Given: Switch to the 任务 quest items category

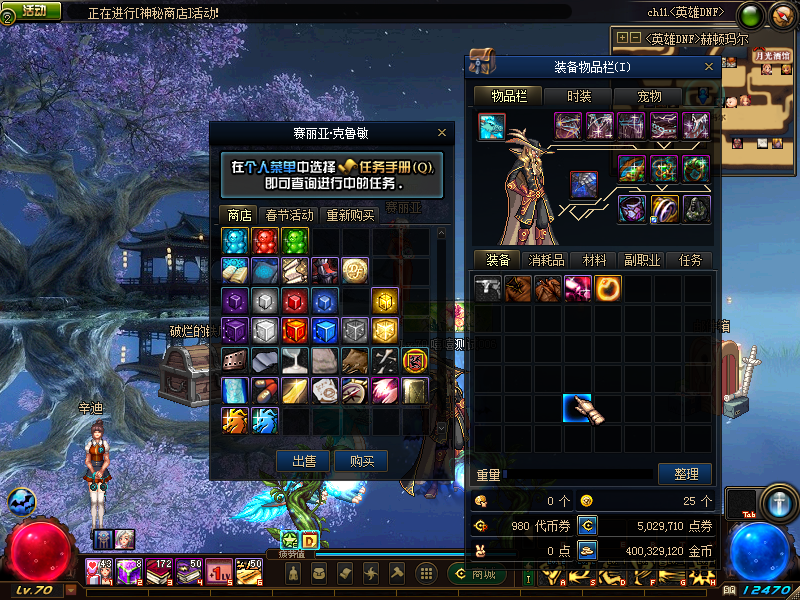Looking at the screenshot, I should pos(690,260).
